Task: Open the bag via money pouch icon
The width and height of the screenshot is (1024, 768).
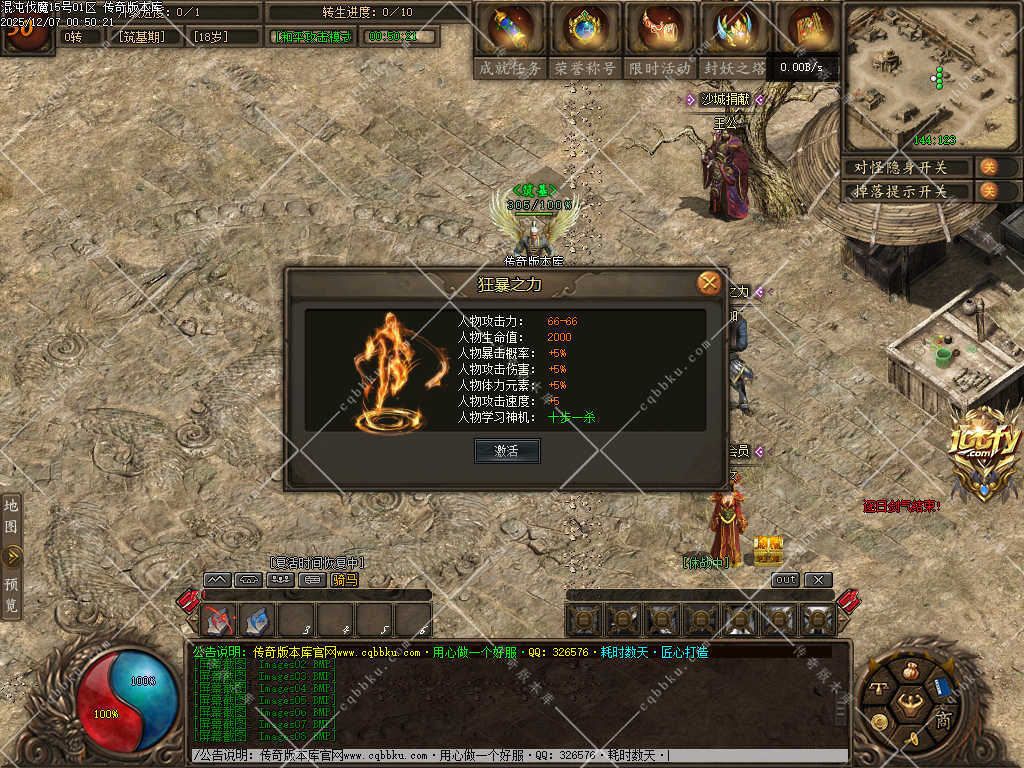Action: click(x=909, y=671)
